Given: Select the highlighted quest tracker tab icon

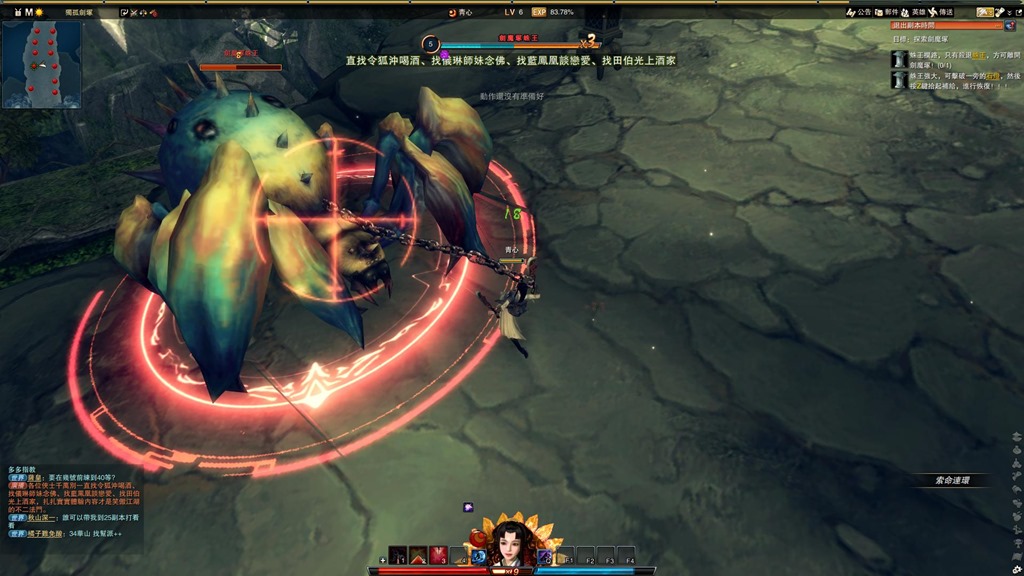Looking at the screenshot, I should [x=985, y=12].
